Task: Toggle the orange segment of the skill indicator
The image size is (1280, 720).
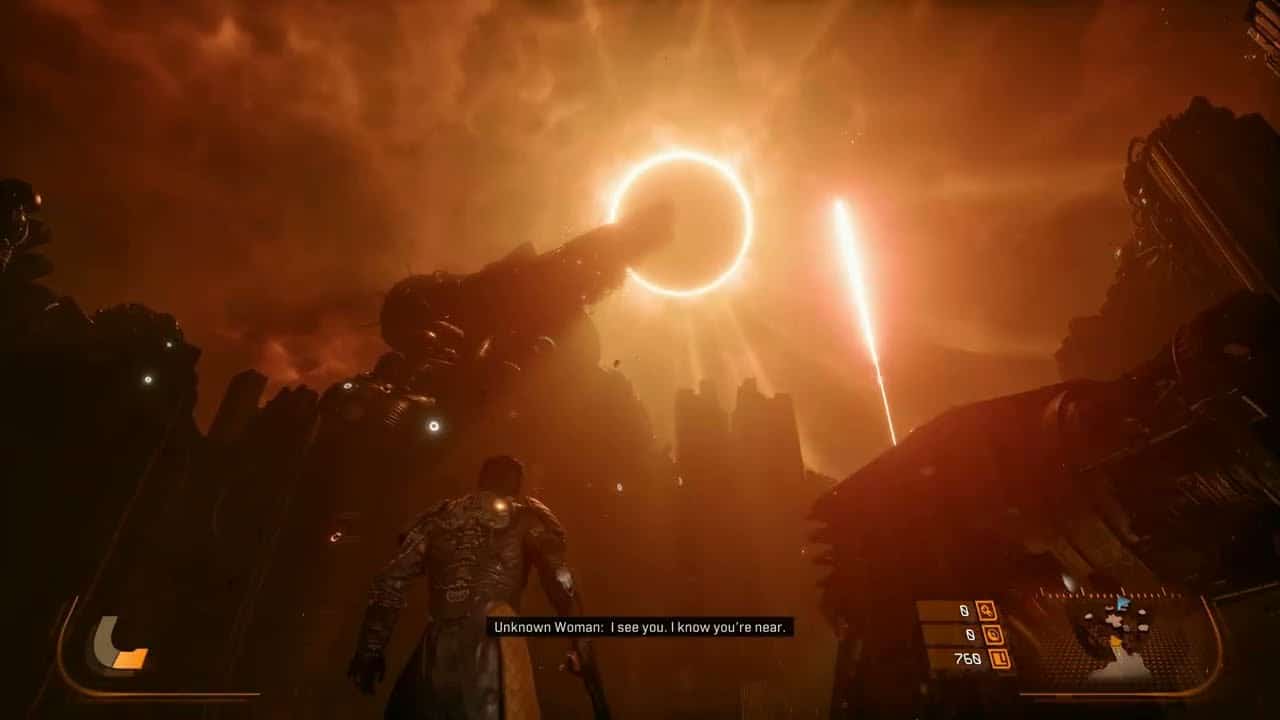Action: 128,658
